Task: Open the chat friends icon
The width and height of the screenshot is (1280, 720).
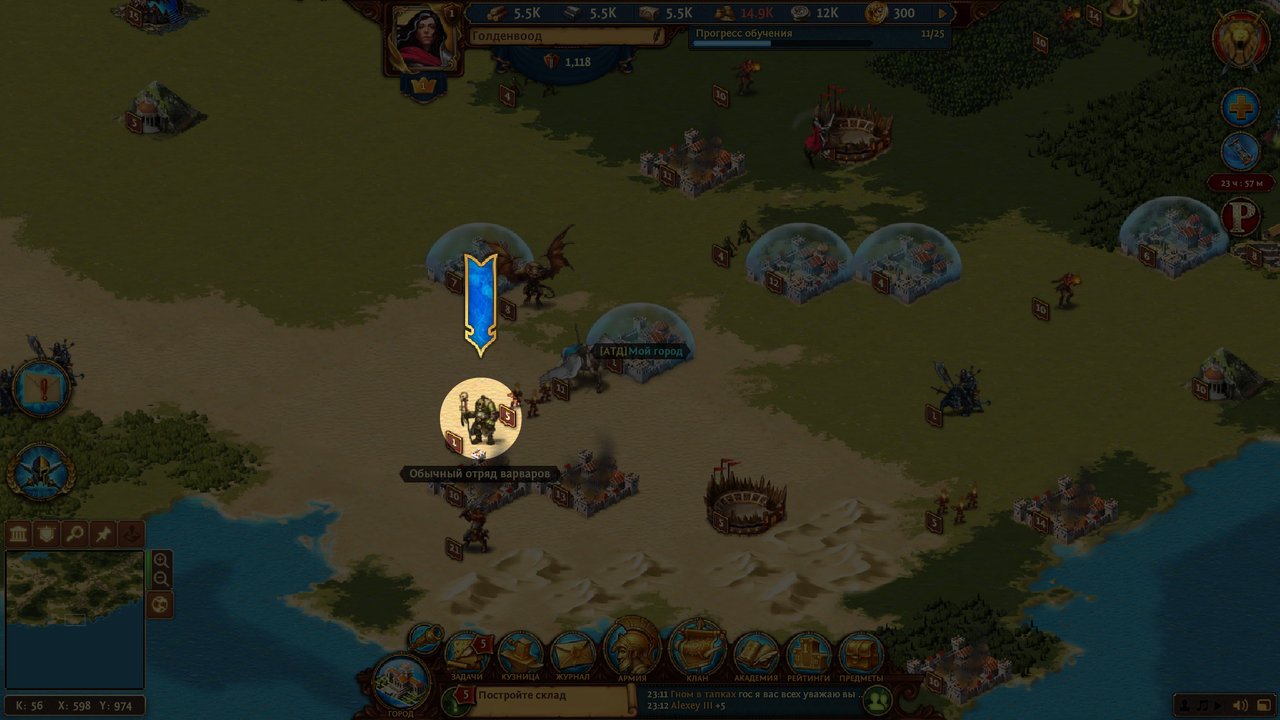Action: click(x=878, y=700)
